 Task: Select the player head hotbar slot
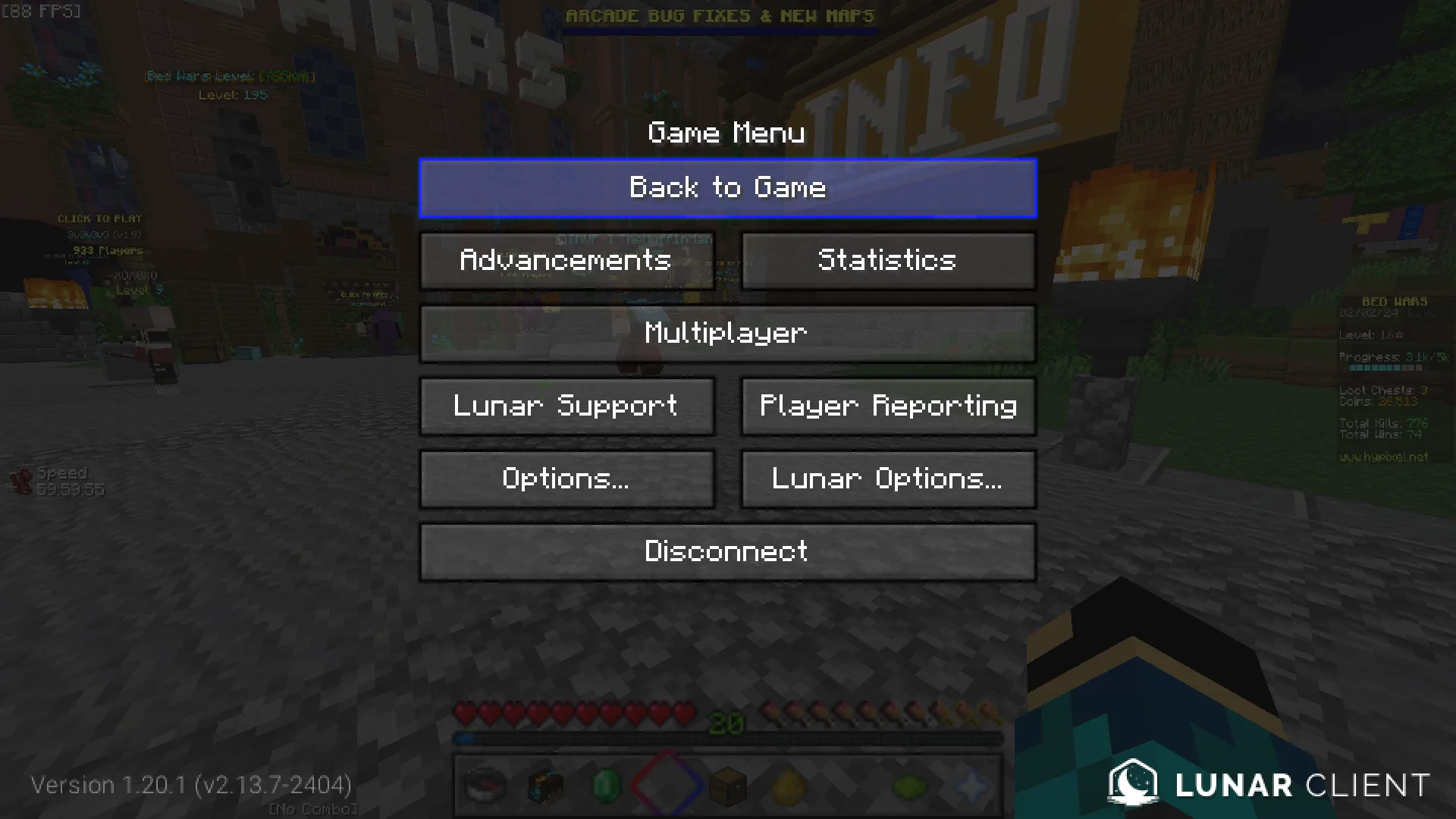tap(546, 787)
